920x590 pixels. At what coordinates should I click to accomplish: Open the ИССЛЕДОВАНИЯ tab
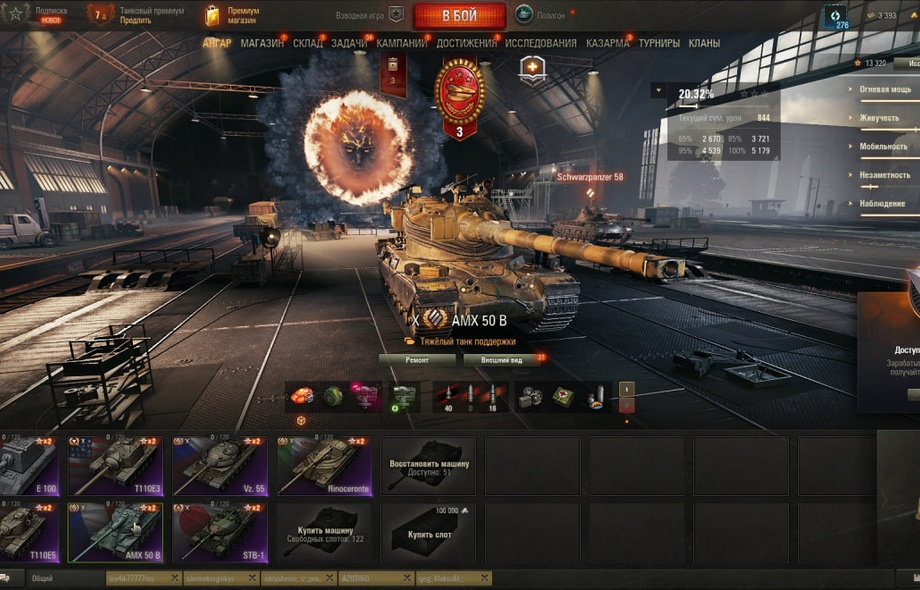(x=540, y=43)
